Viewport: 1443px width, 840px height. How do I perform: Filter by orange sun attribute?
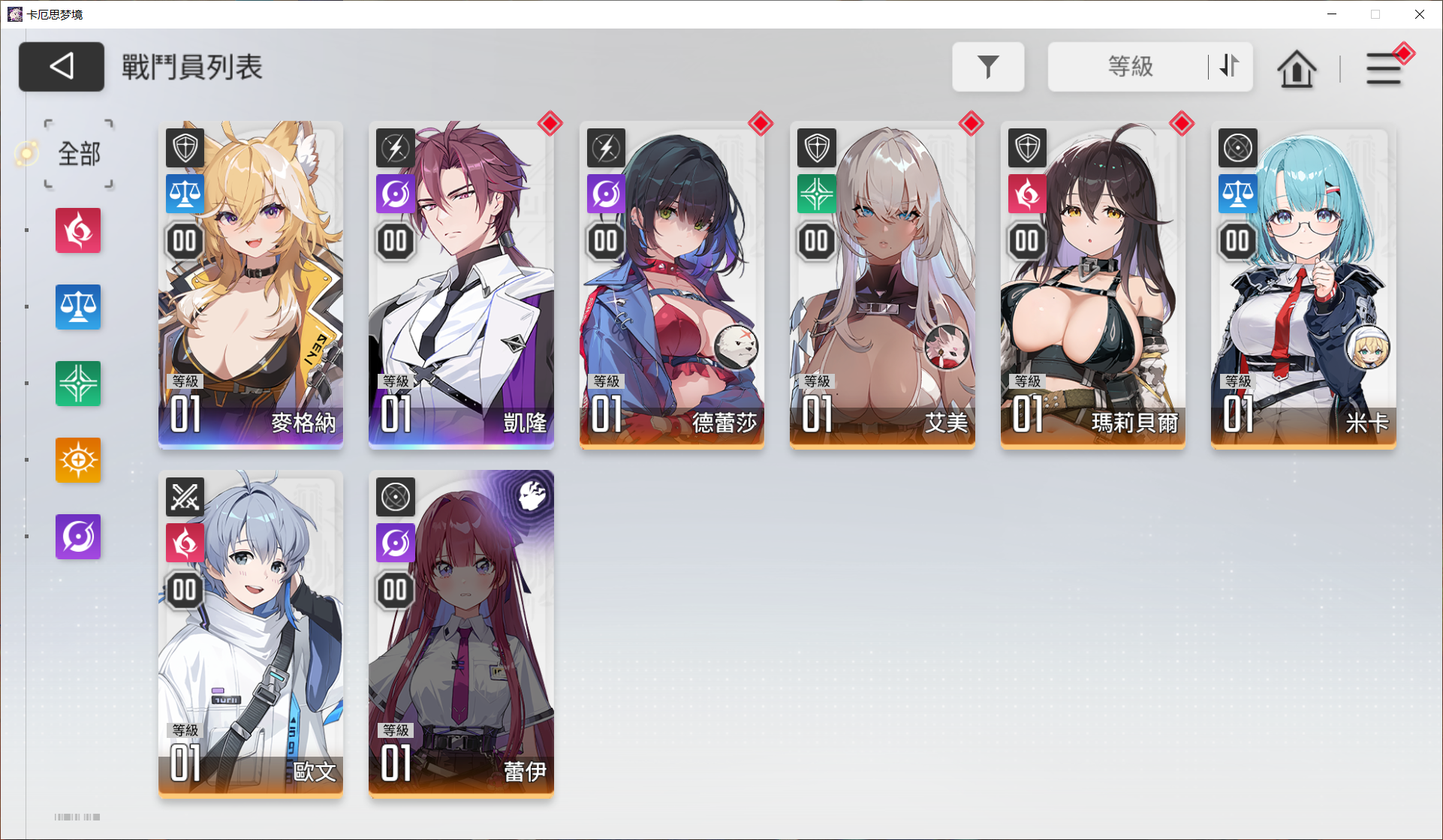(78, 460)
